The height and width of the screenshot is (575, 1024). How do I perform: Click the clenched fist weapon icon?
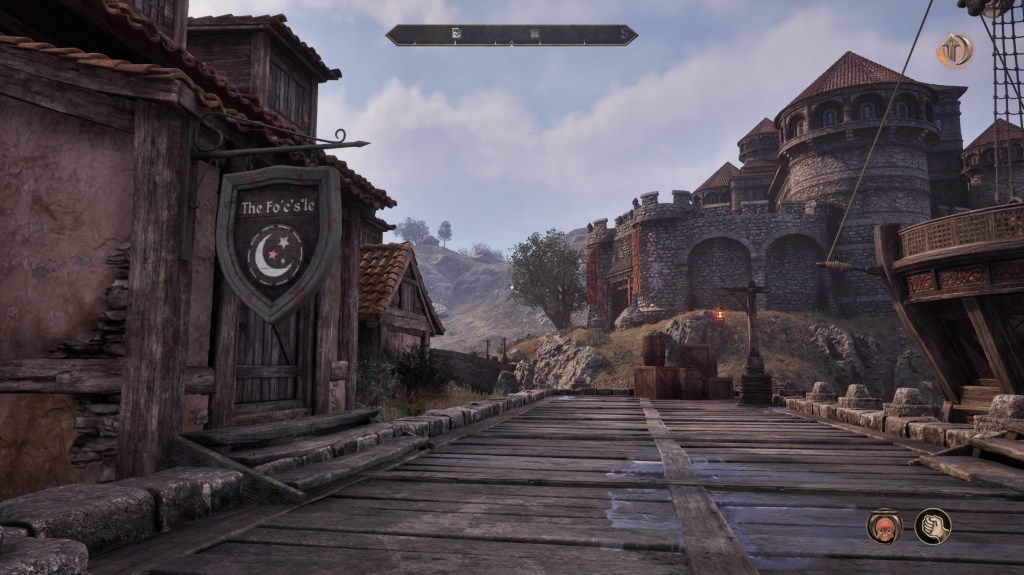932,526
